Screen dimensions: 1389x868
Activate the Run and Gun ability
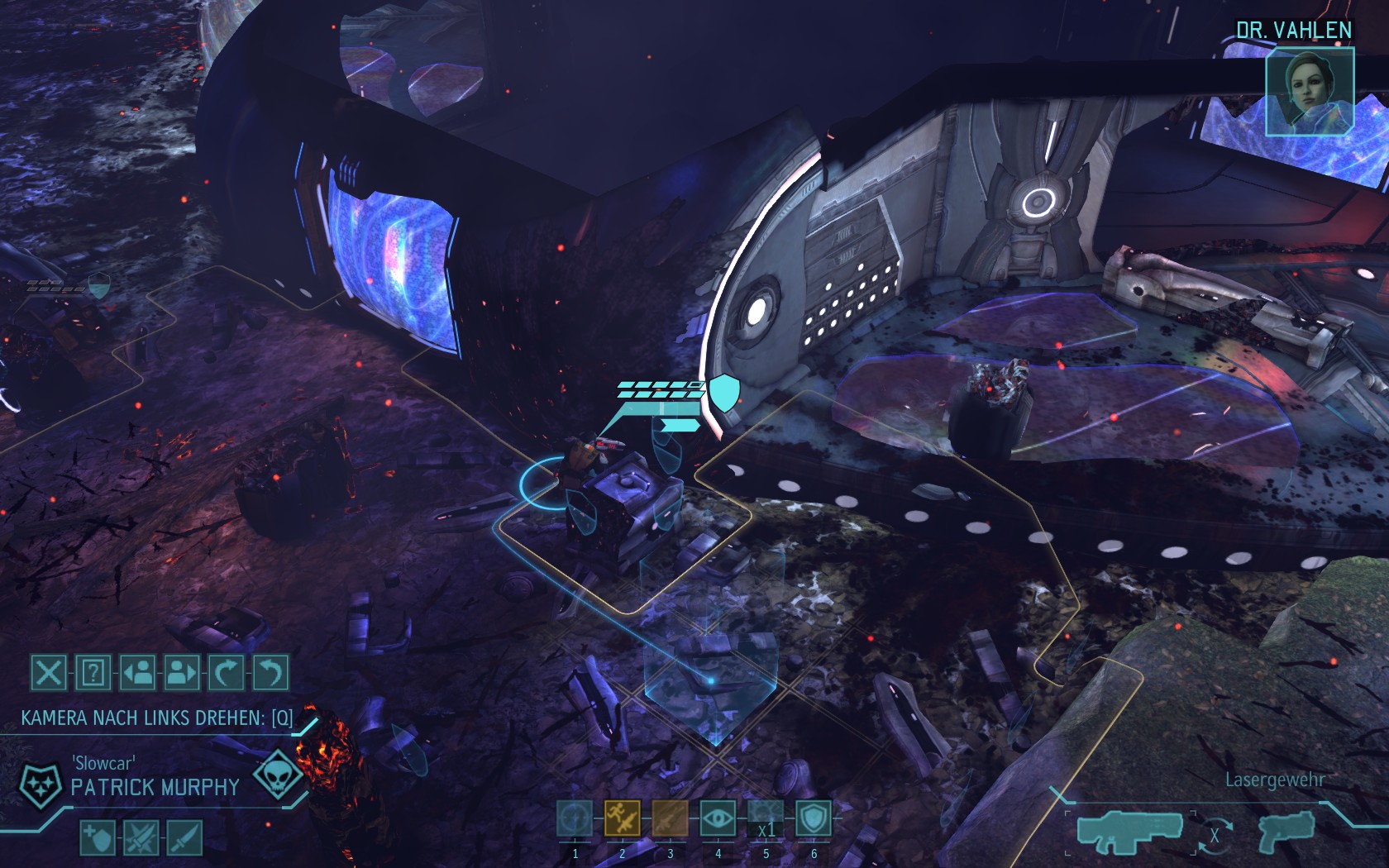pyautogui.click(x=622, y=819)
